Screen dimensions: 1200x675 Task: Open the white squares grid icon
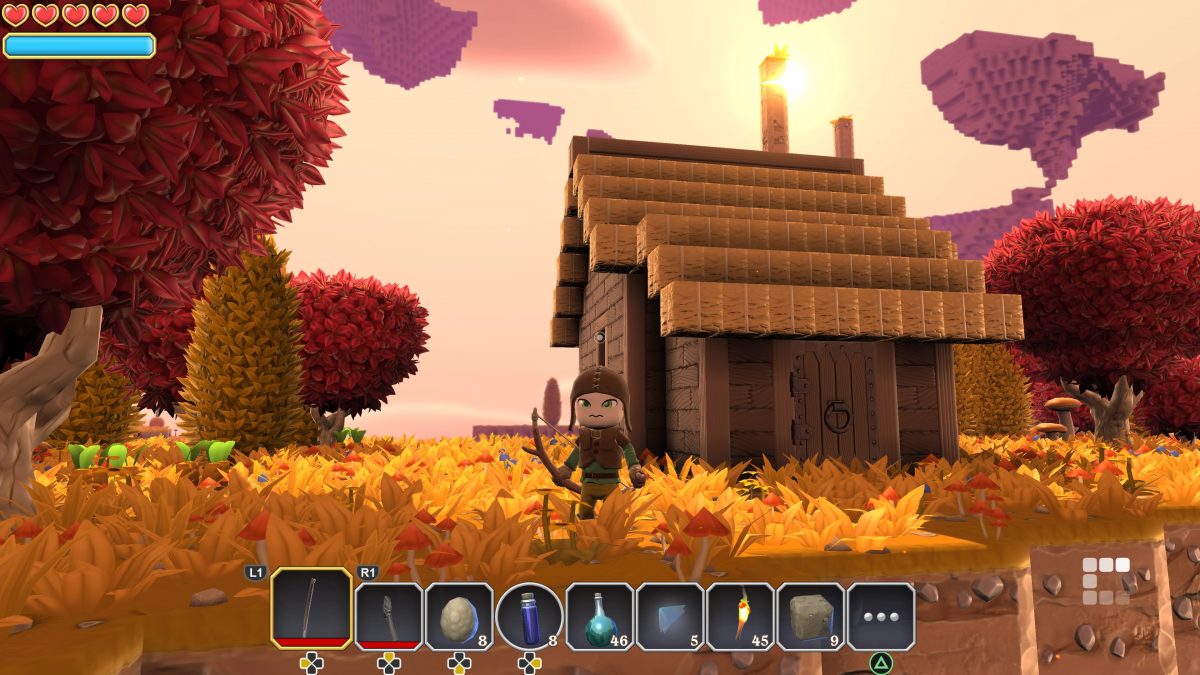1106,581
